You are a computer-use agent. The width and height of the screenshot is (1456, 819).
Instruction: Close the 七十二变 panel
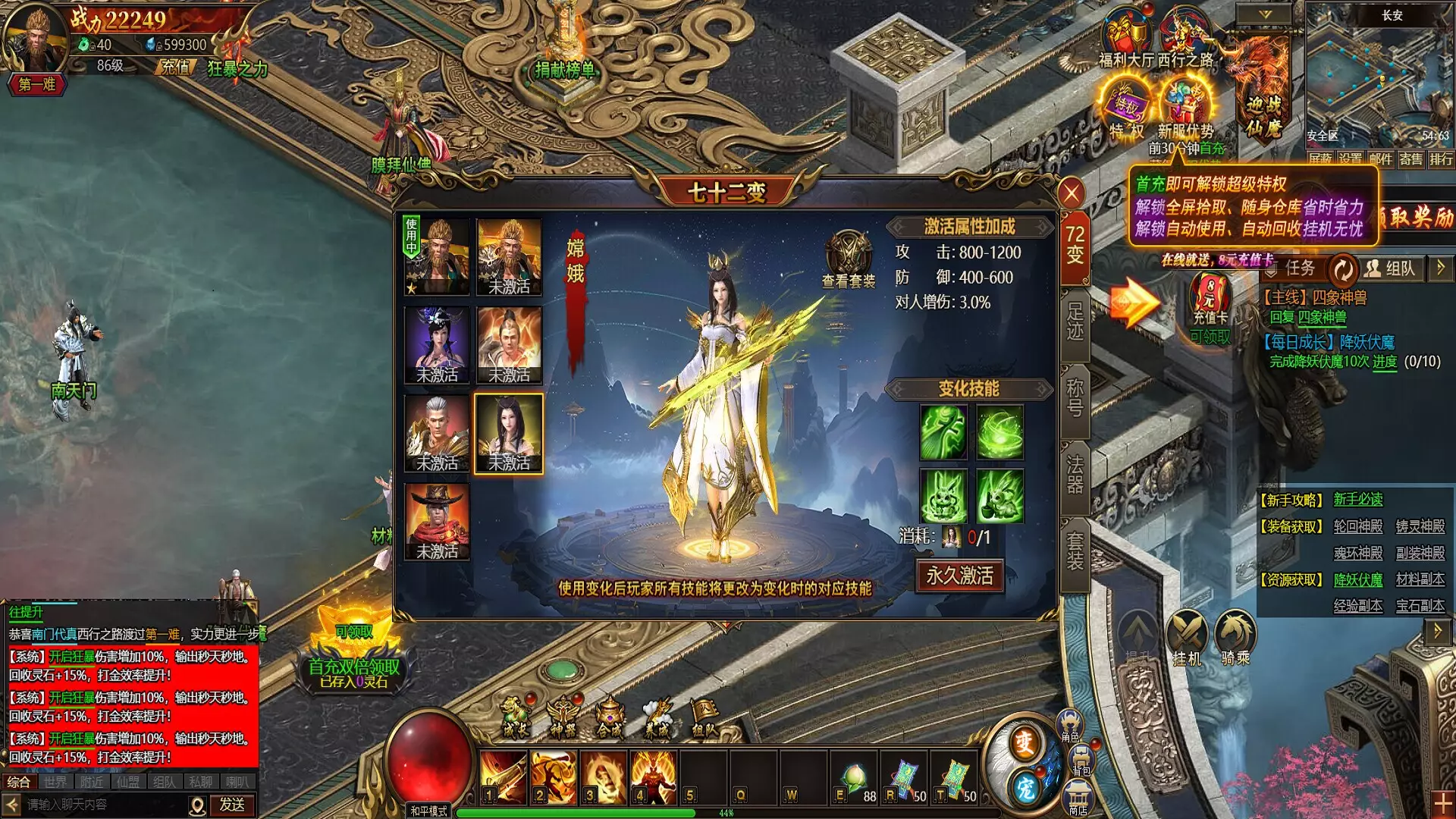1071,194
